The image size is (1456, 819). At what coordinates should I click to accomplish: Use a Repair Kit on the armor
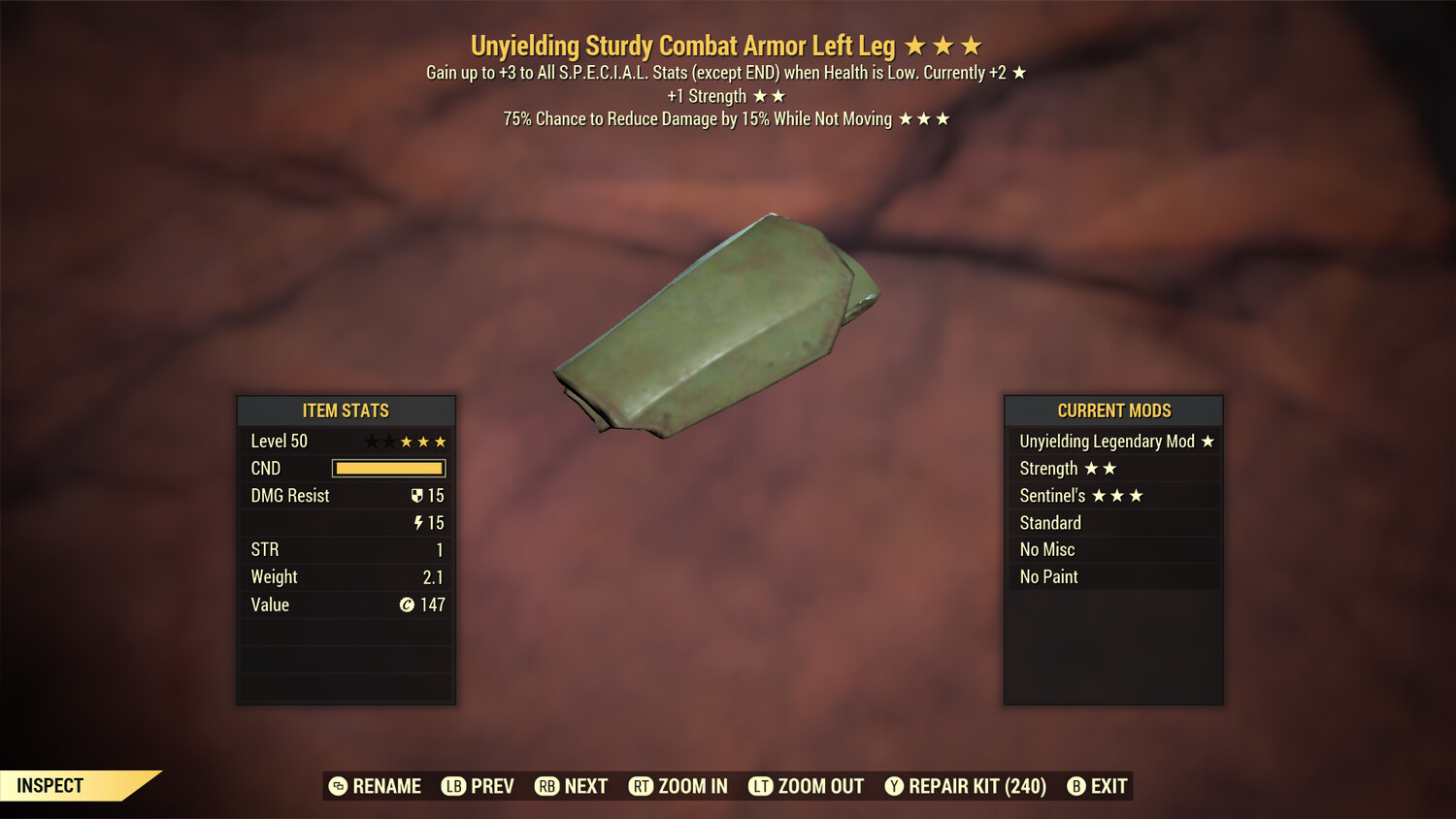966,786
